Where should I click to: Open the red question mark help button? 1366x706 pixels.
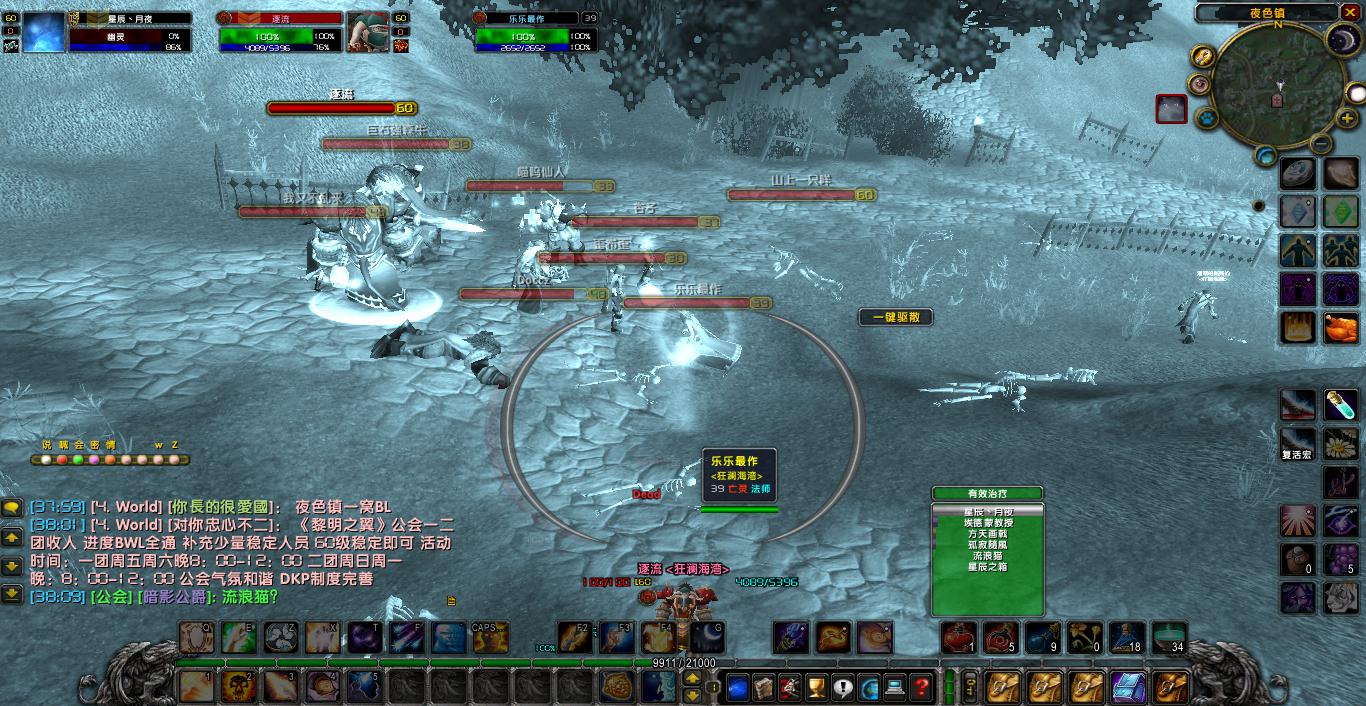(x=921, y=687)
